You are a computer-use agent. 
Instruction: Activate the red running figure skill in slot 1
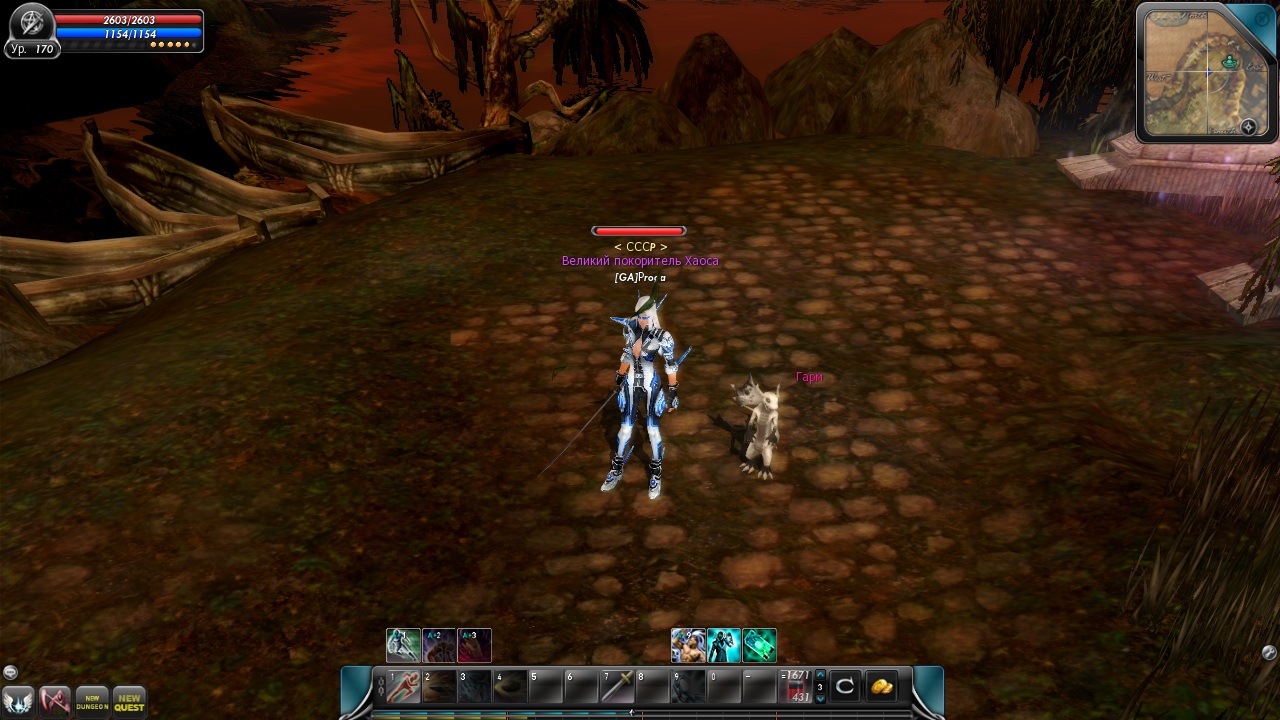[403, 686]
